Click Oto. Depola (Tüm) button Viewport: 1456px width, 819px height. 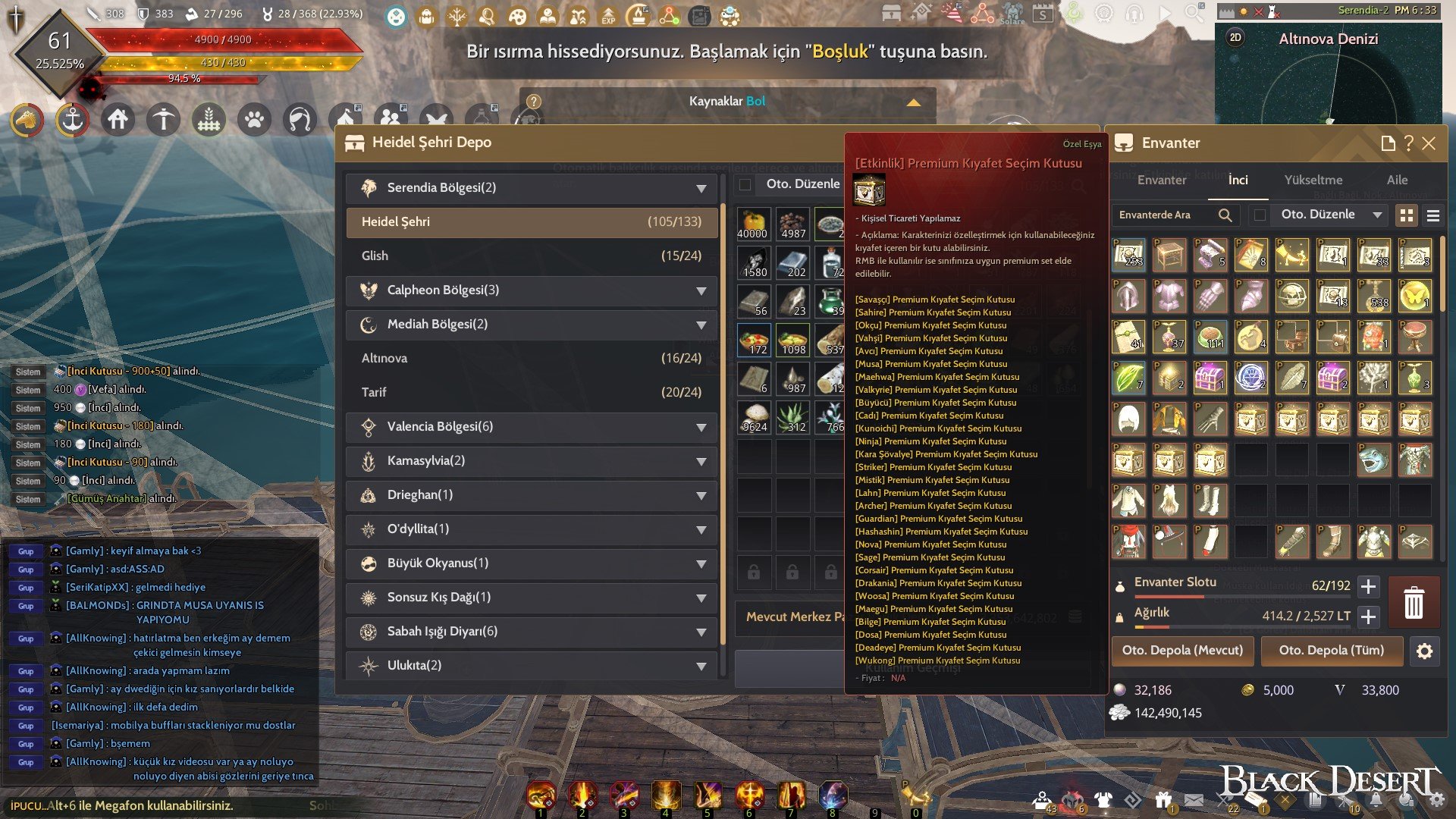(x=1331, y=651)
